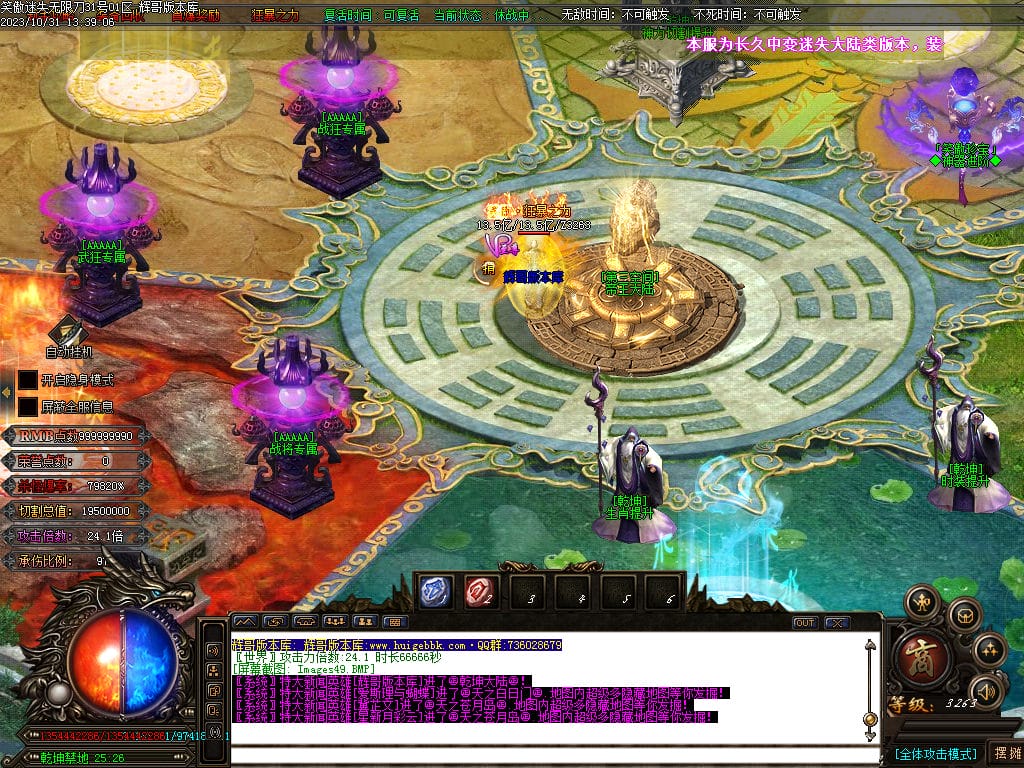Switch attack mode via 全体攻击模式 label
The image size is (1024, 768).
click(x=936, y=753)
